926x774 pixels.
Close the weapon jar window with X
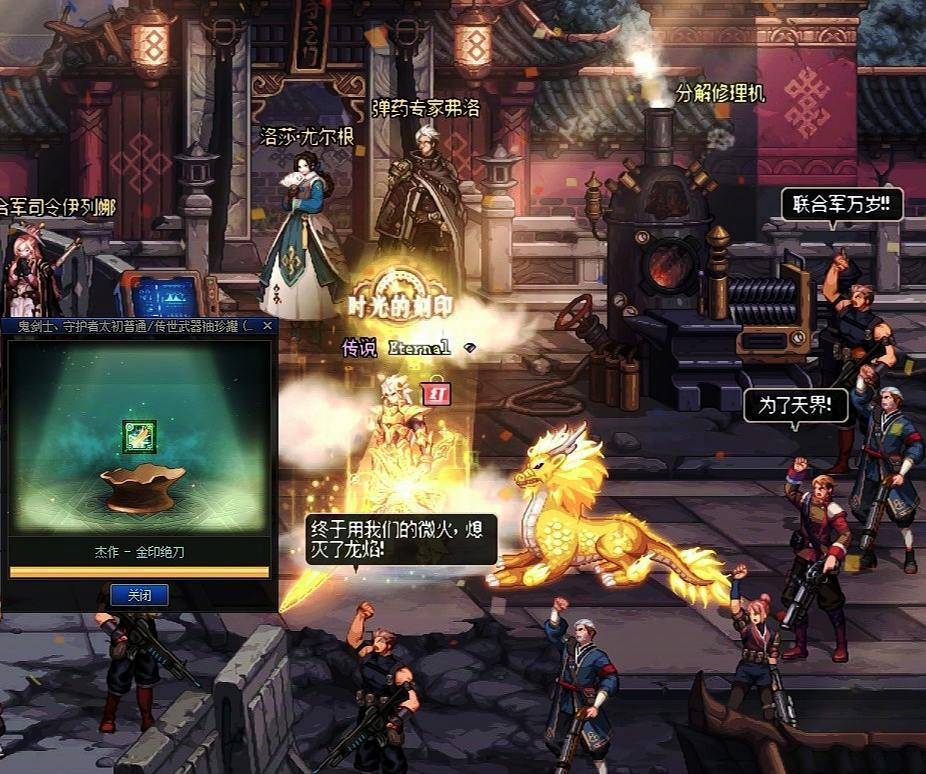tap(267, 326)
